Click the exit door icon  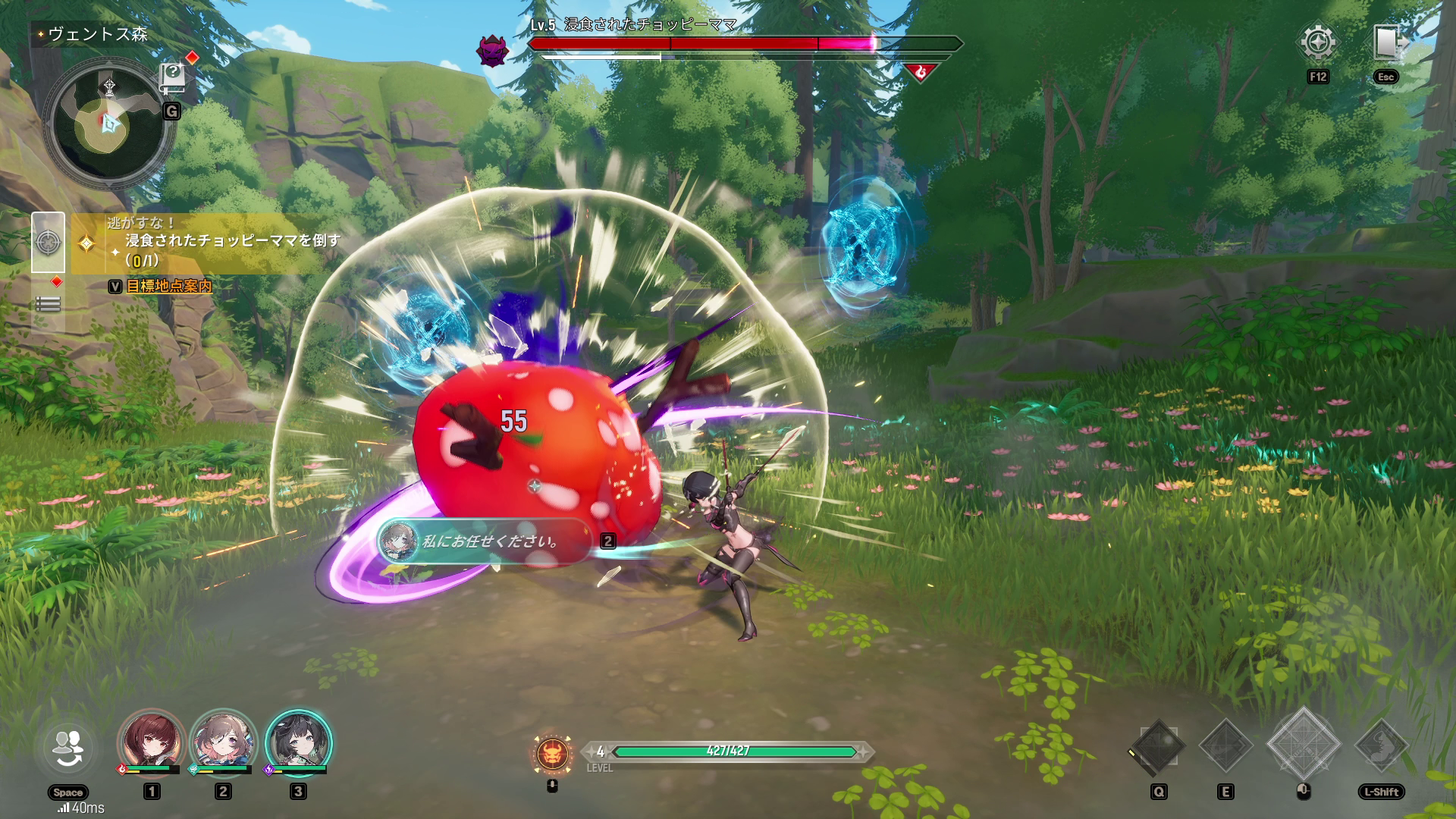coord(1386,43)
